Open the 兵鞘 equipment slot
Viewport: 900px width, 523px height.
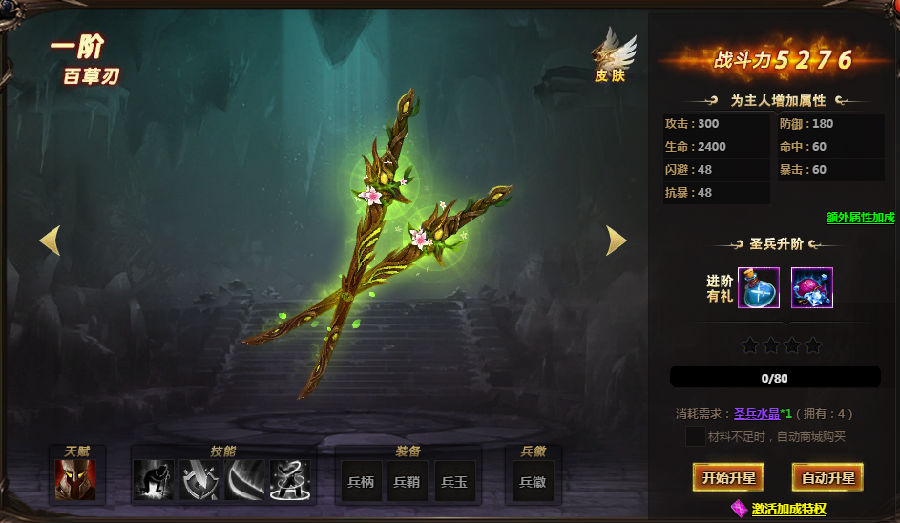407,481
